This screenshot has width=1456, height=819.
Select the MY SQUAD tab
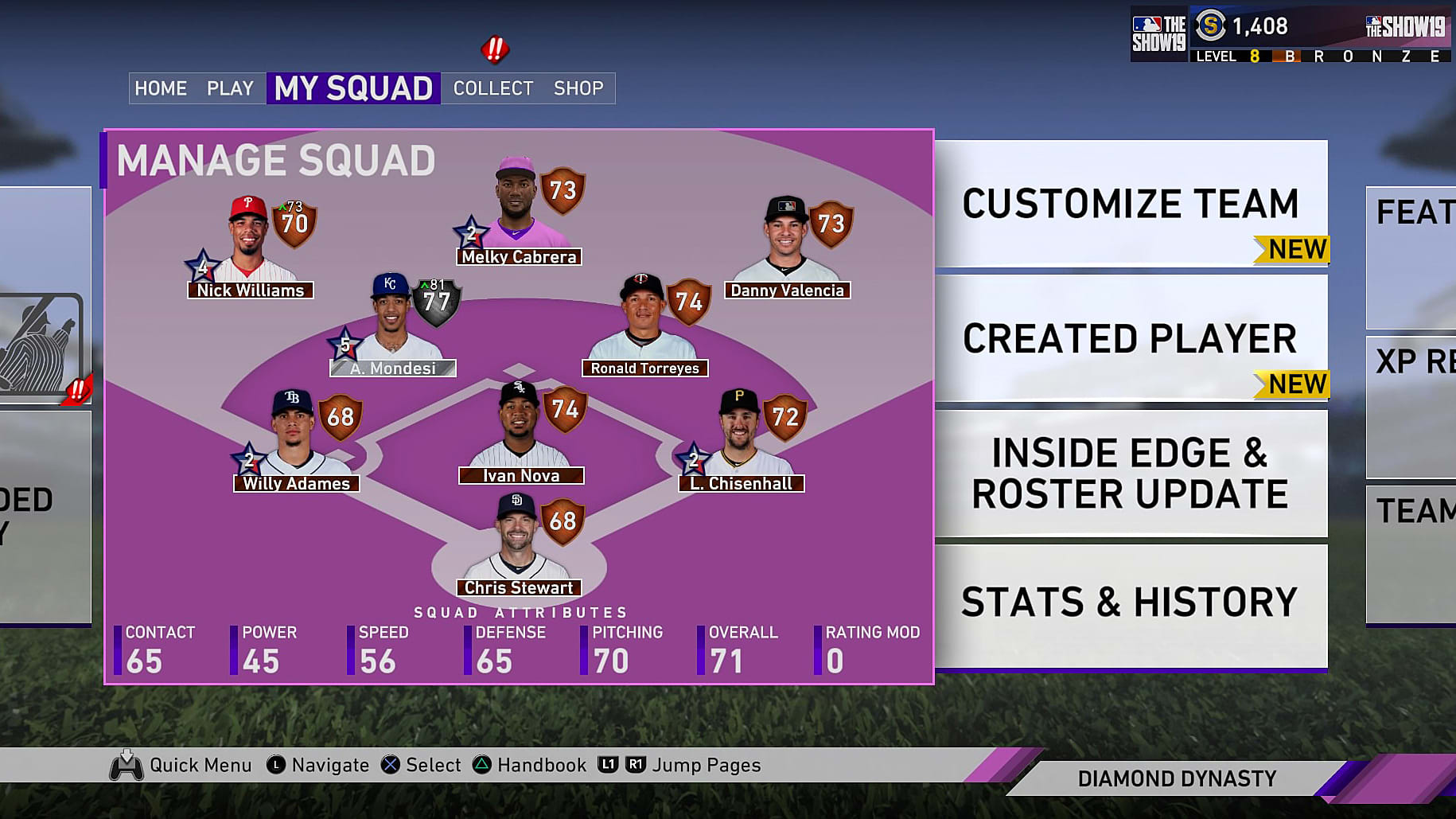coord(353,88)
